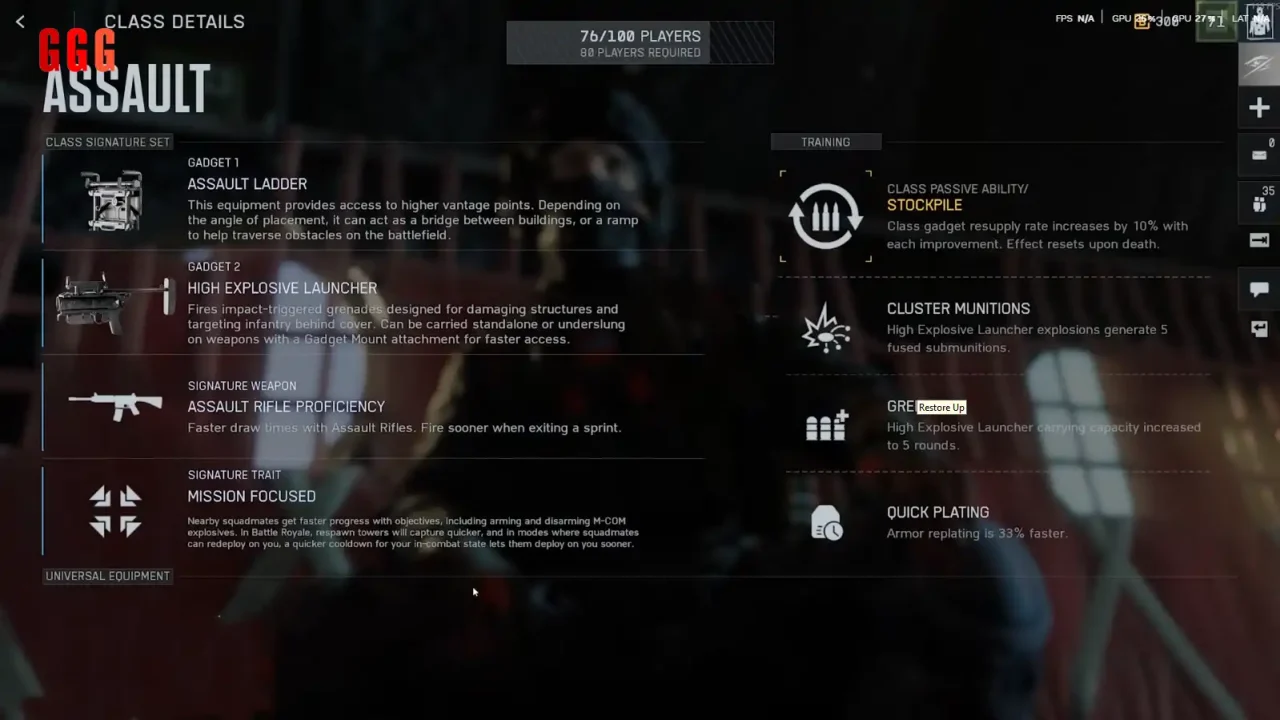Open the squad icon showing 35
The width and height of the screenshot is (1280, 720).
(x=1259, y=203)
